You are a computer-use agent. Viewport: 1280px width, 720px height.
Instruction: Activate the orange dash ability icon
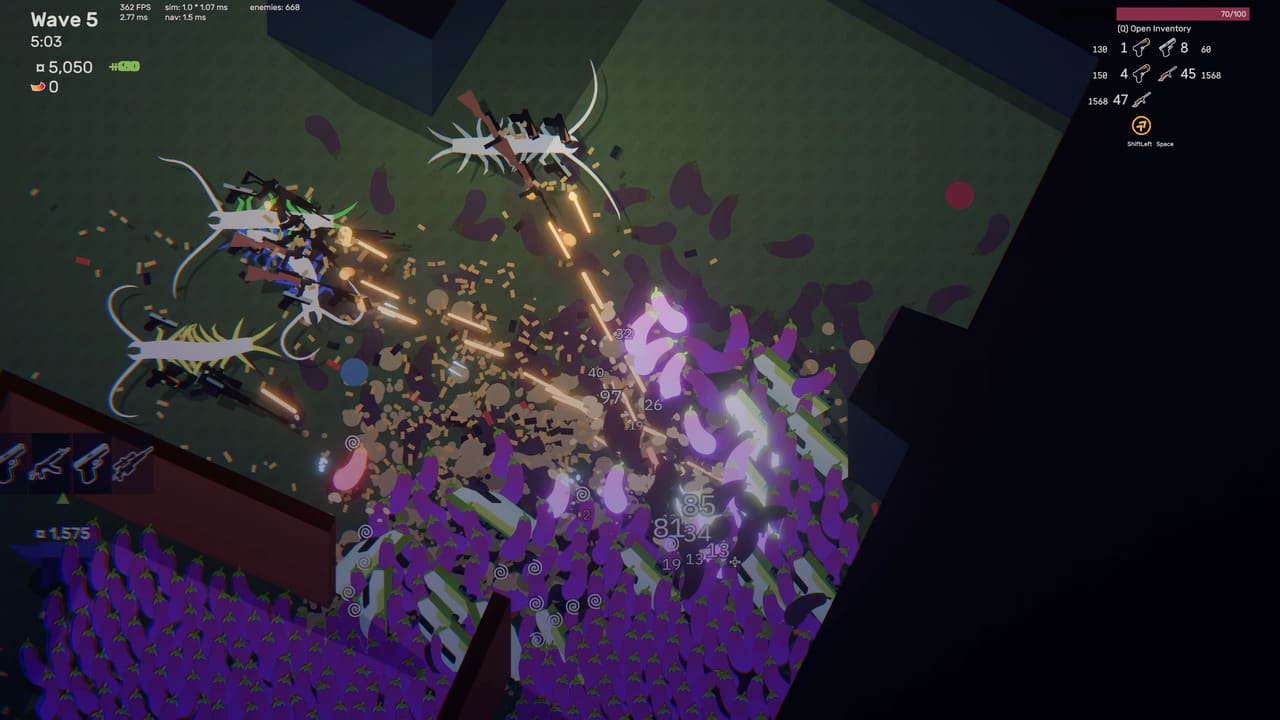1141,126
